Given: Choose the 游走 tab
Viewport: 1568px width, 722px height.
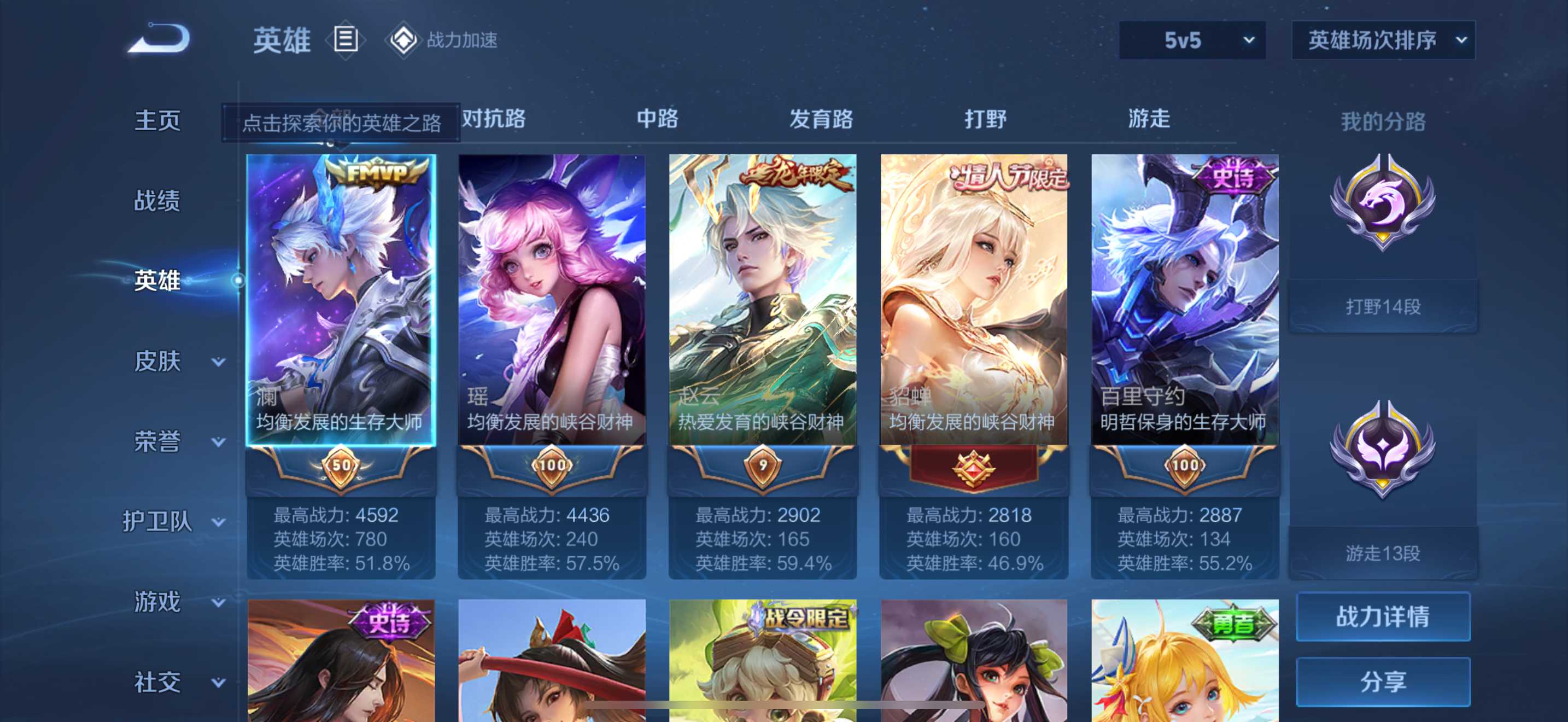Looking at the screenshot, I should pos(1149,119).
